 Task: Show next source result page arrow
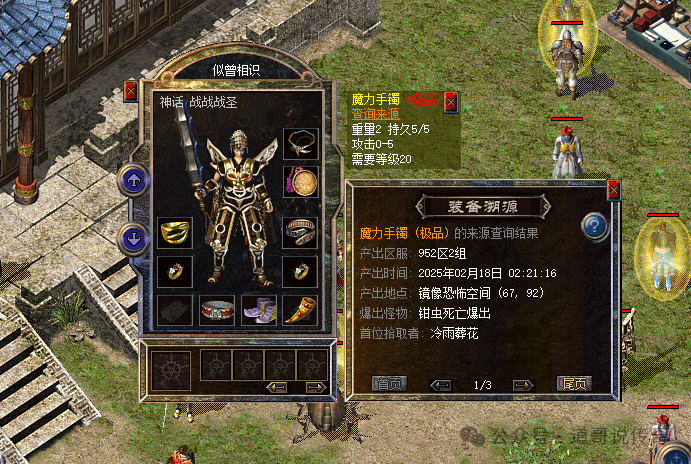click(x=522, y=384)
